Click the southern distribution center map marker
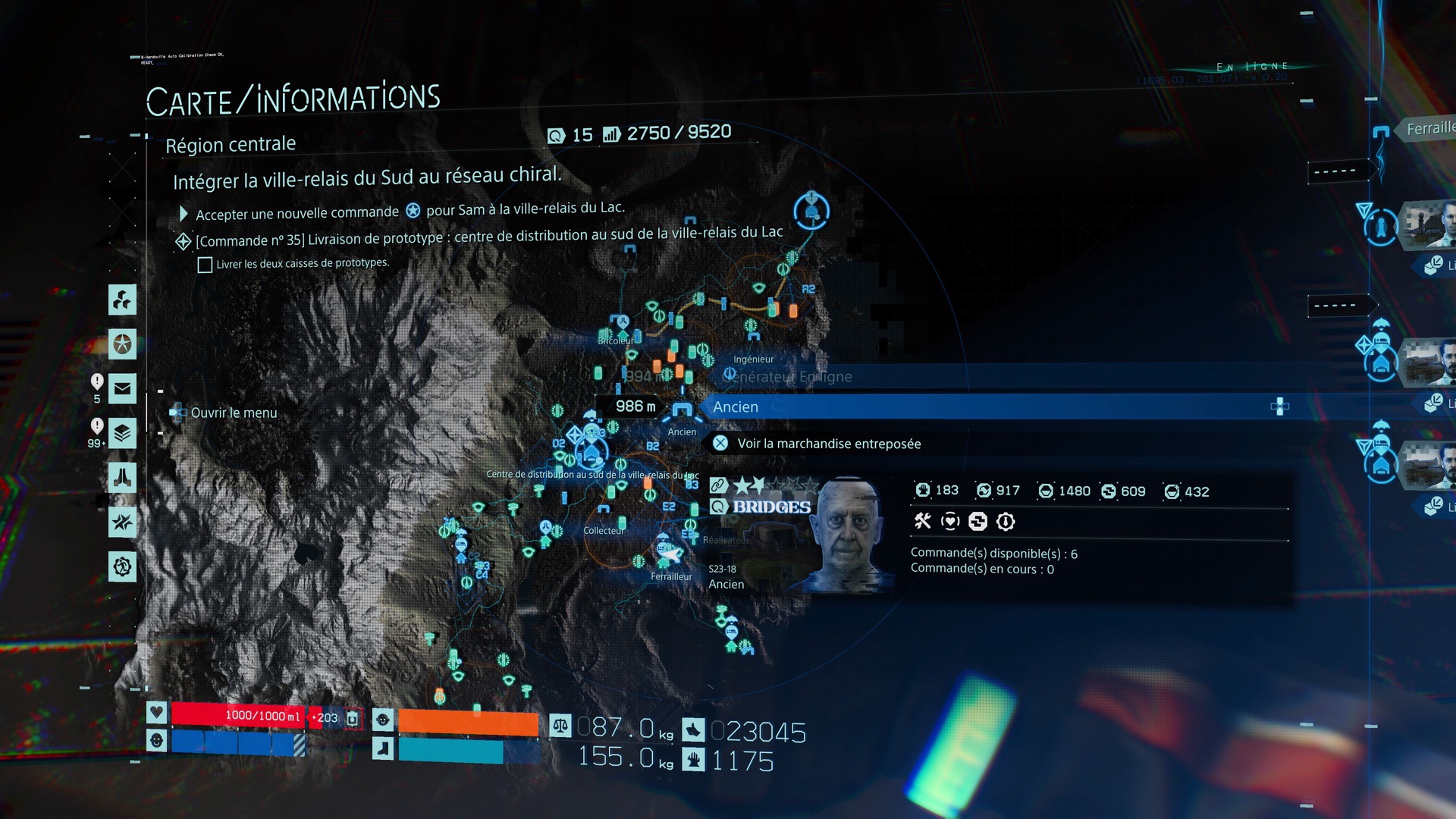1456x819 pixels. tap(591, 452)
